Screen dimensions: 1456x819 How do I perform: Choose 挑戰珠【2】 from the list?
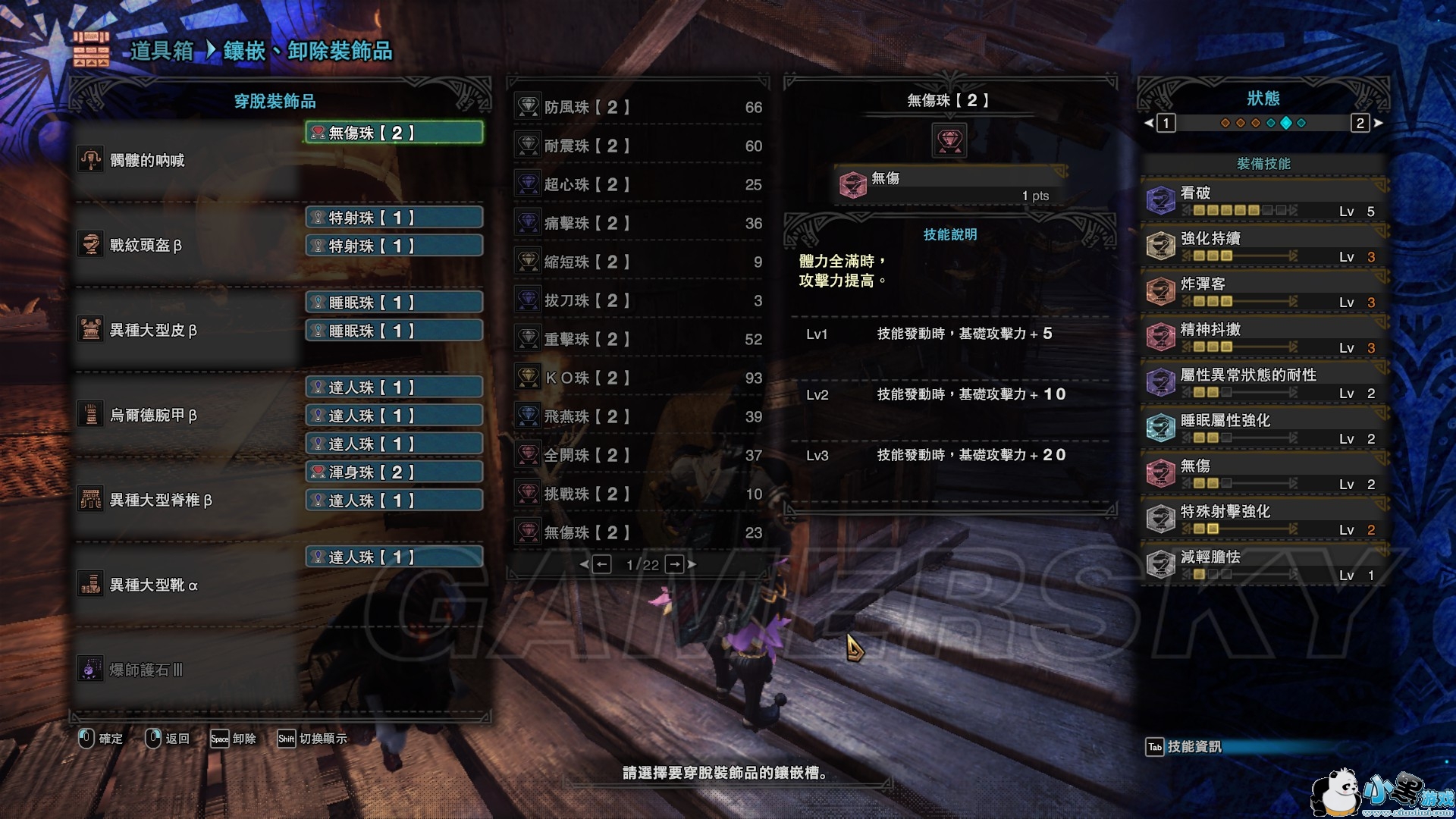point(639,494)
